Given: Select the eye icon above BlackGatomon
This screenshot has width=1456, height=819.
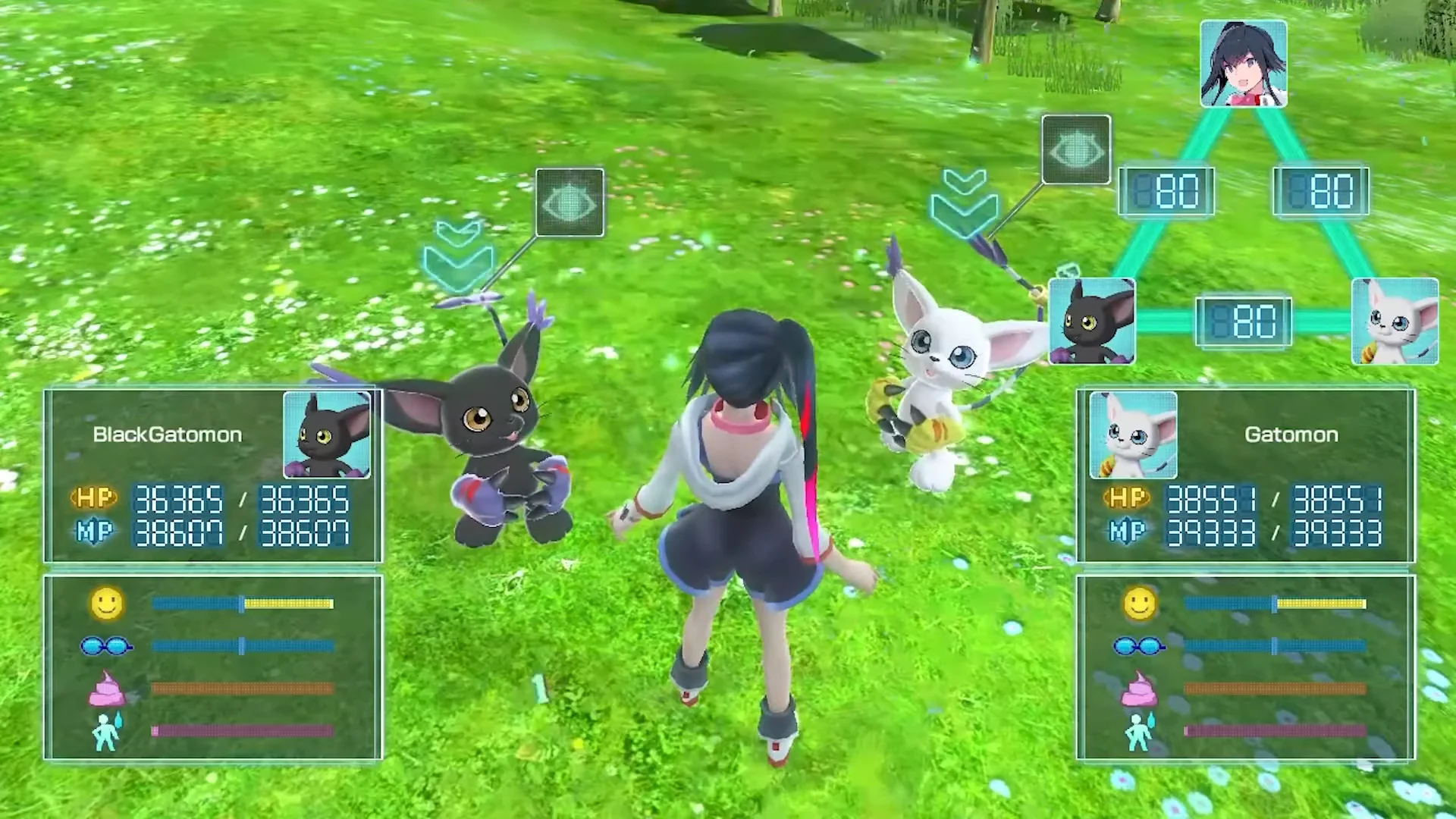Looking at the screenshot, I should [570, 202].
